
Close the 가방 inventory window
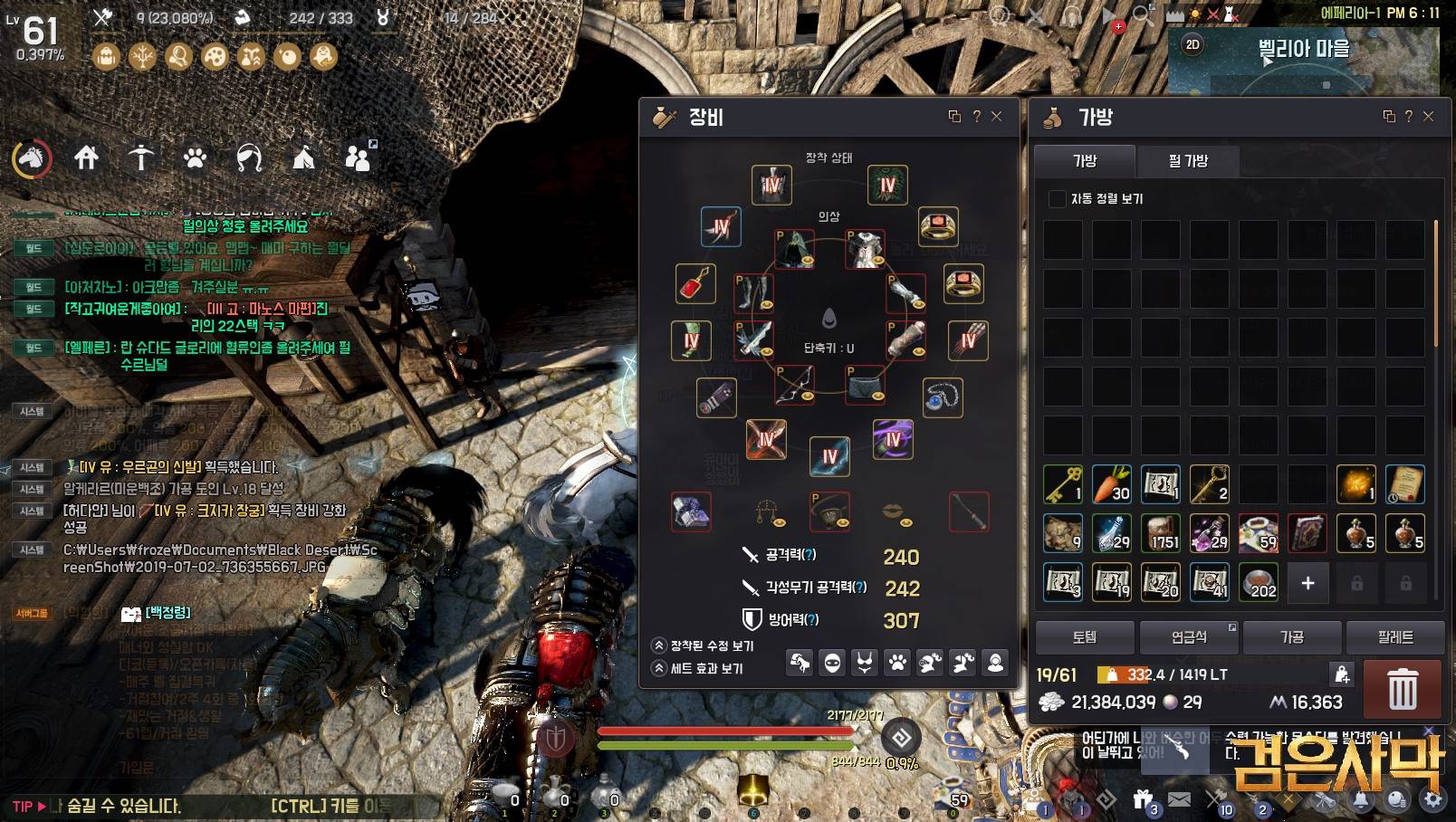1429,116
